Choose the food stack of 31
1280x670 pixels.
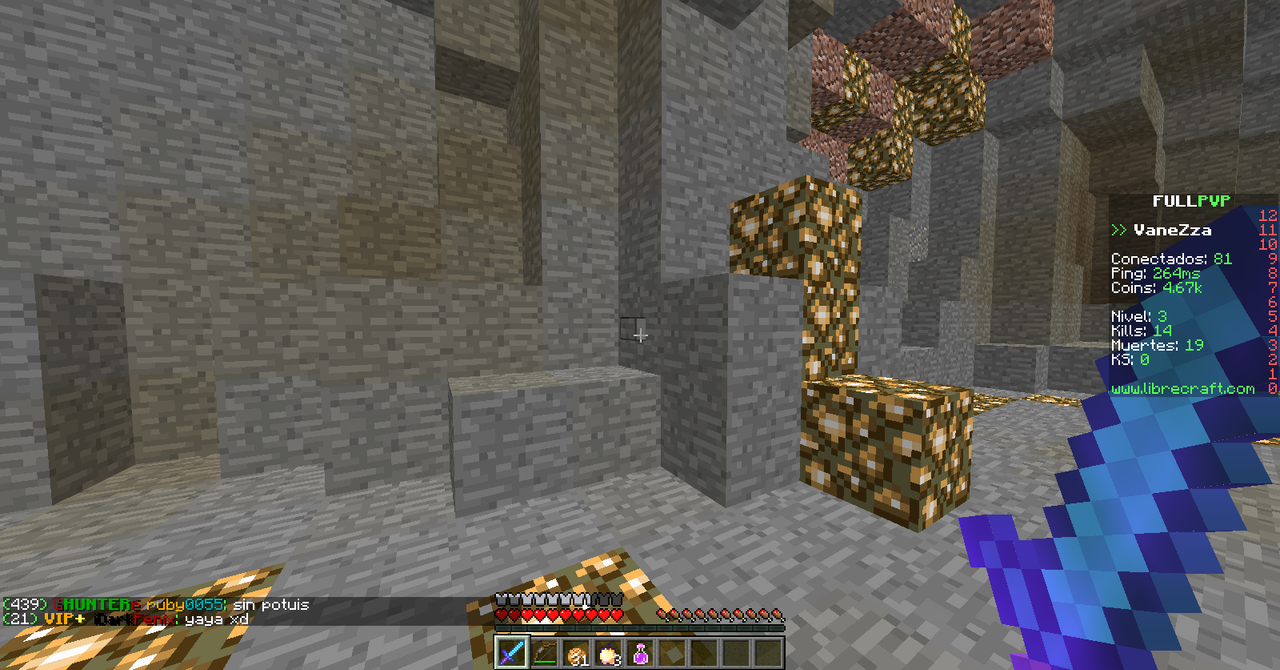577,653
